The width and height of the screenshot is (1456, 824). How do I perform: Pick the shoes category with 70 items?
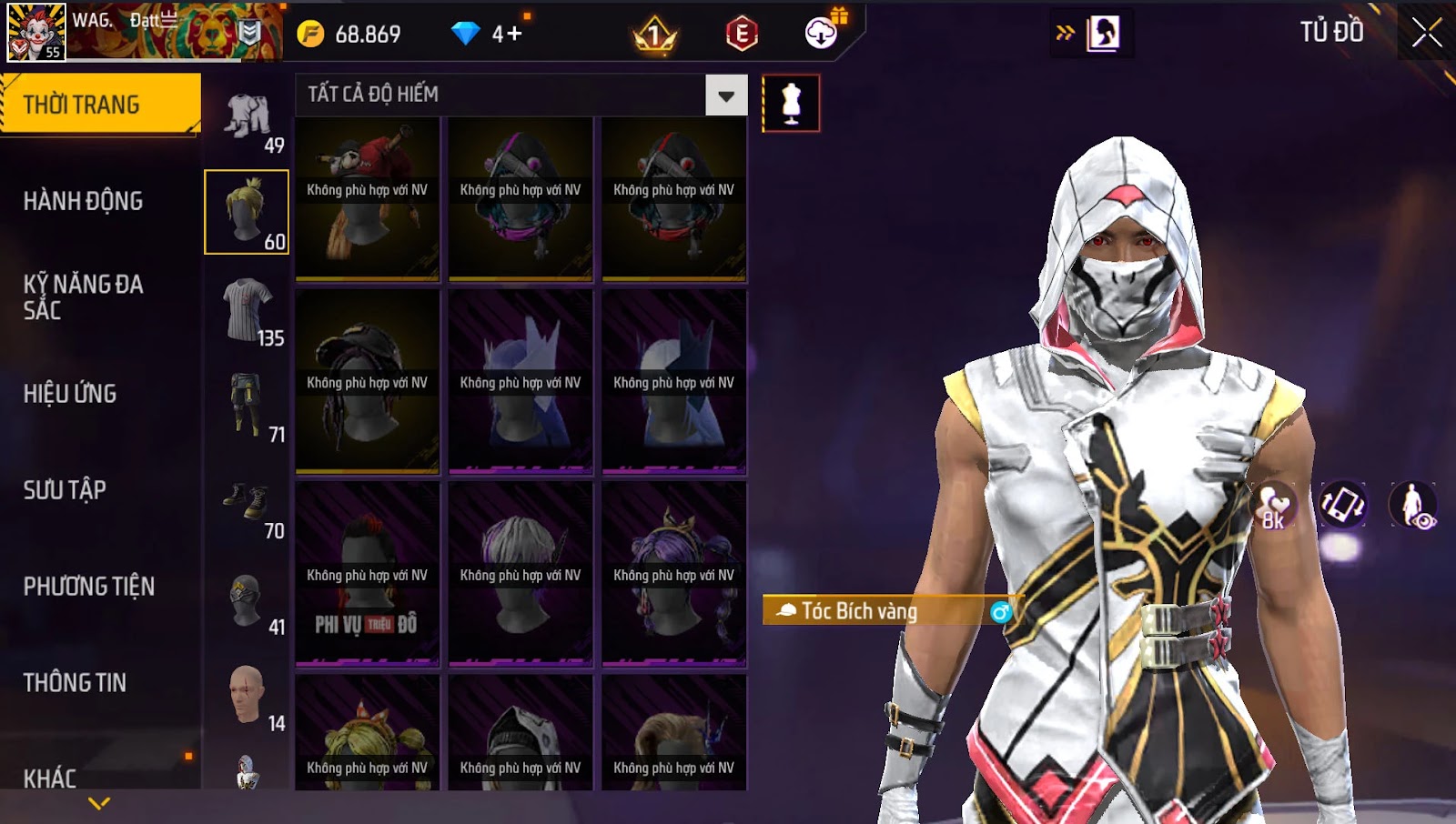pos(248,503)
